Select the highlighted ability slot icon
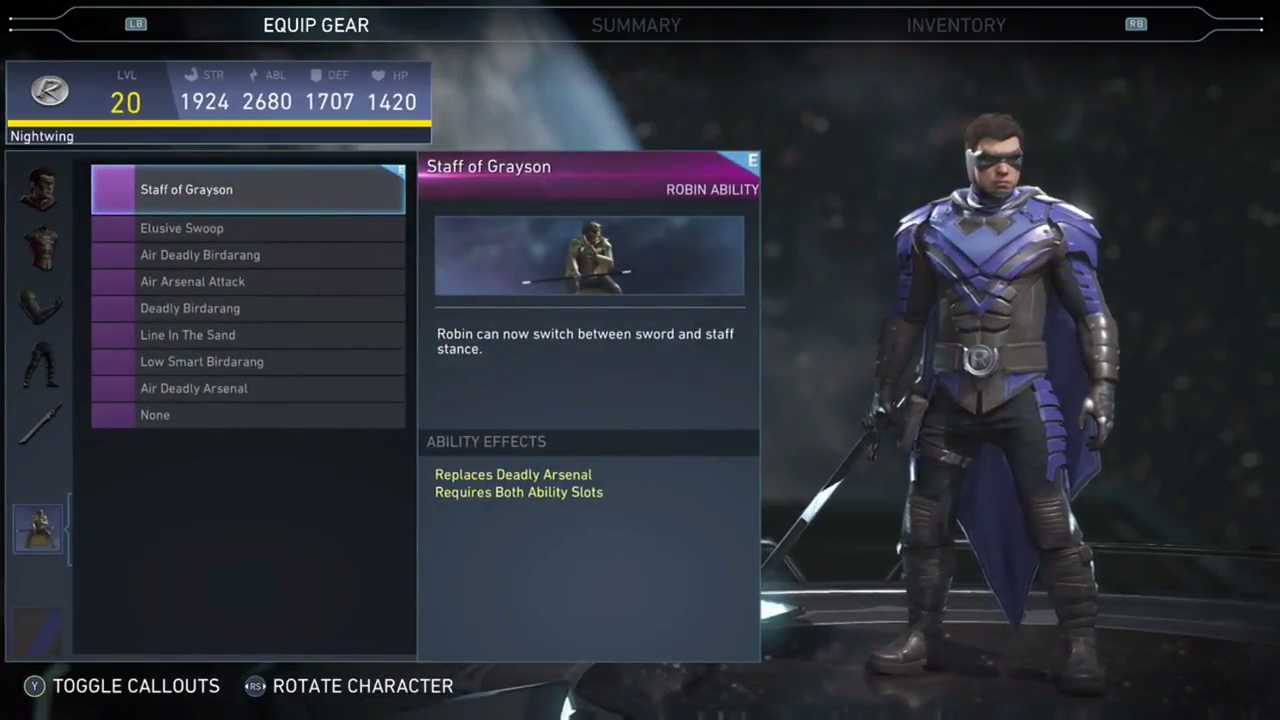Viewport: 1280px width, 720px height. click(38, 528)
